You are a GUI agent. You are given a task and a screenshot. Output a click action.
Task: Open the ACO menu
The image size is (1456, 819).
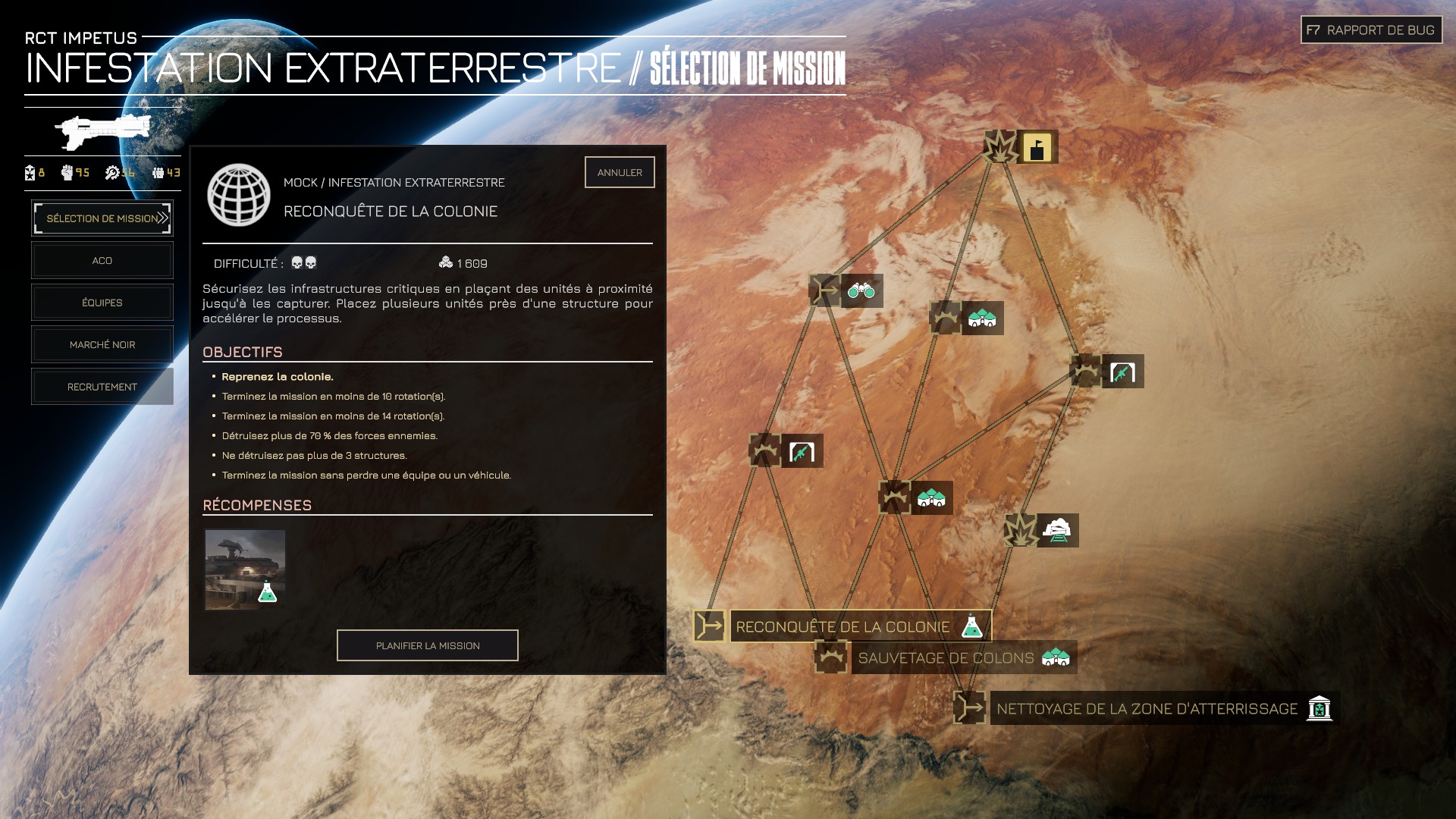(102, 261)
